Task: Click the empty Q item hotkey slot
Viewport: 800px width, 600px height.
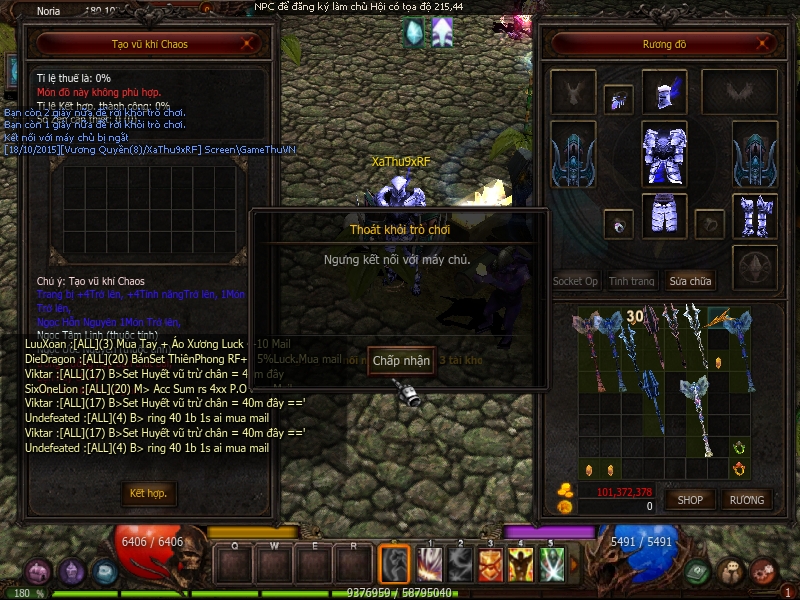Action: [235, 565]
